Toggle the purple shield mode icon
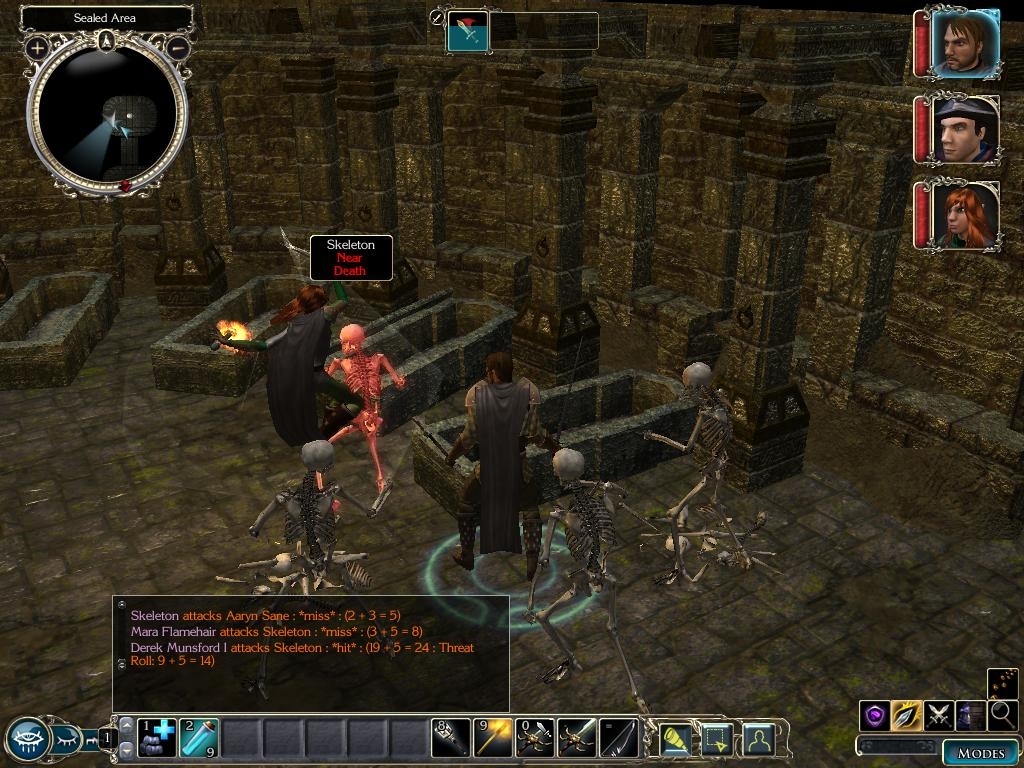 point(875,715)
